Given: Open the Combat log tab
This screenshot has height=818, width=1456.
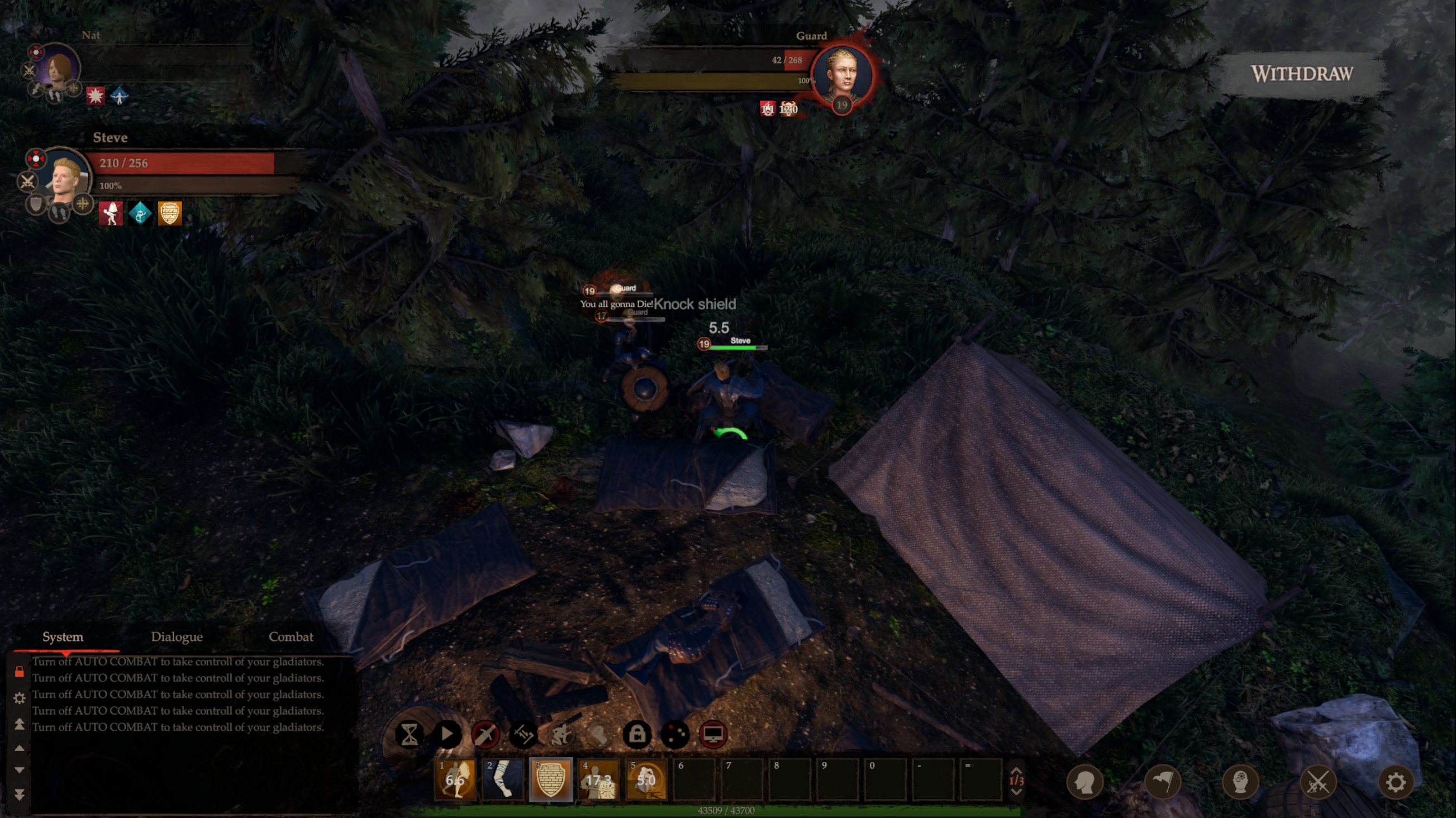Looking at the screenshot, I should pyautogui.click(x=291, y=637).
